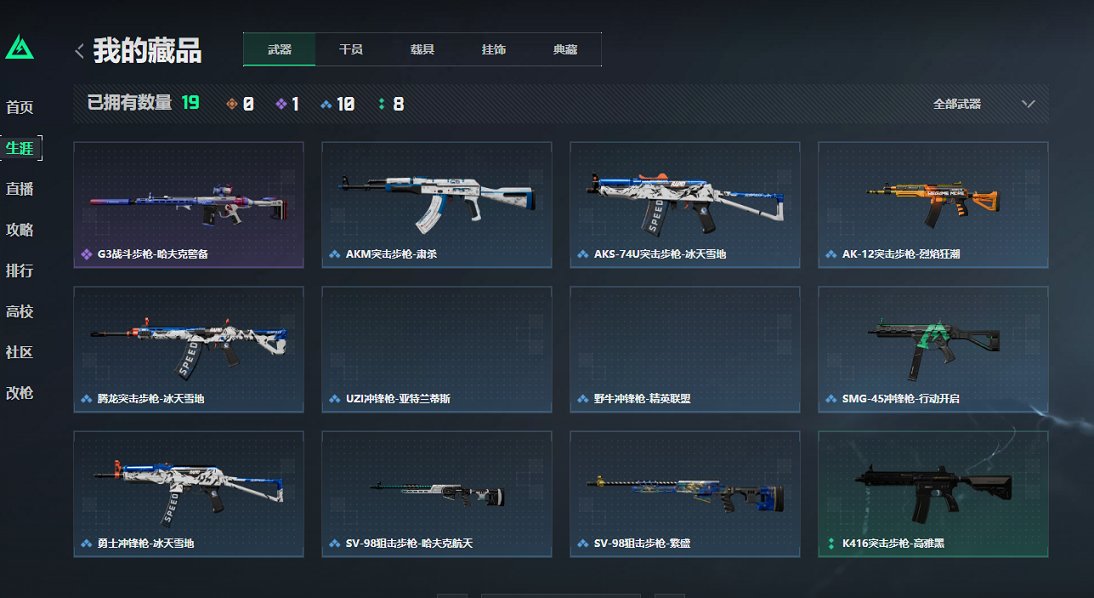Select the SMG-45冲锋枪-行动开启 card
The height and width of the screenshot is (598, 1094).
tap(932, 349)
